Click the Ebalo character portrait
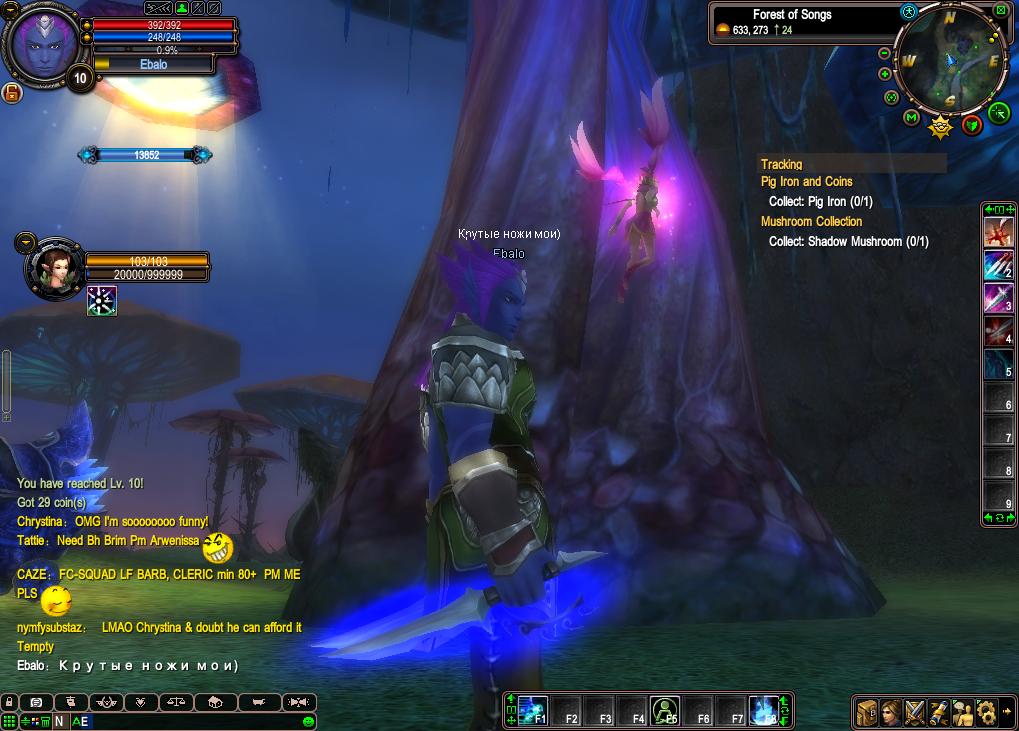 coord(44,42)
